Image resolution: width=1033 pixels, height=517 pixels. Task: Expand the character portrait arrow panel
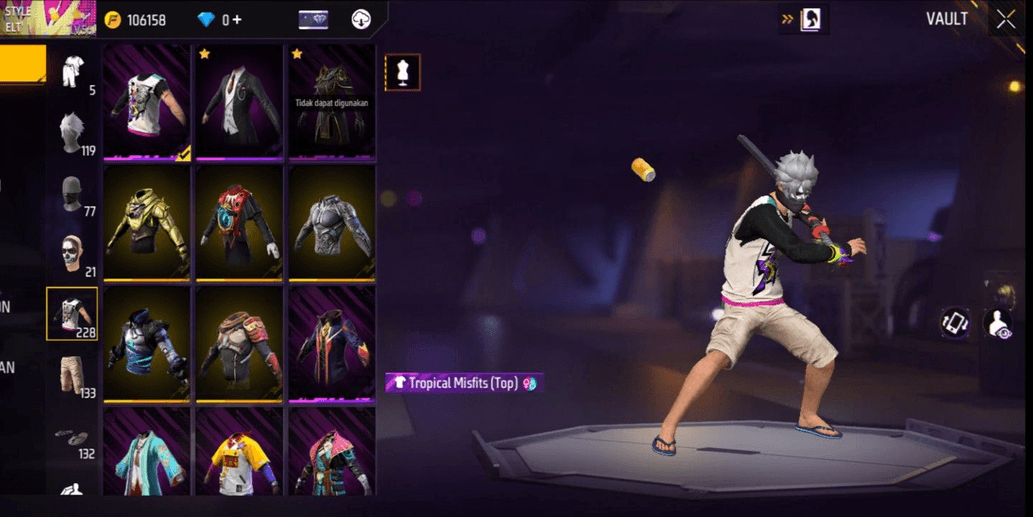(803, 19)
